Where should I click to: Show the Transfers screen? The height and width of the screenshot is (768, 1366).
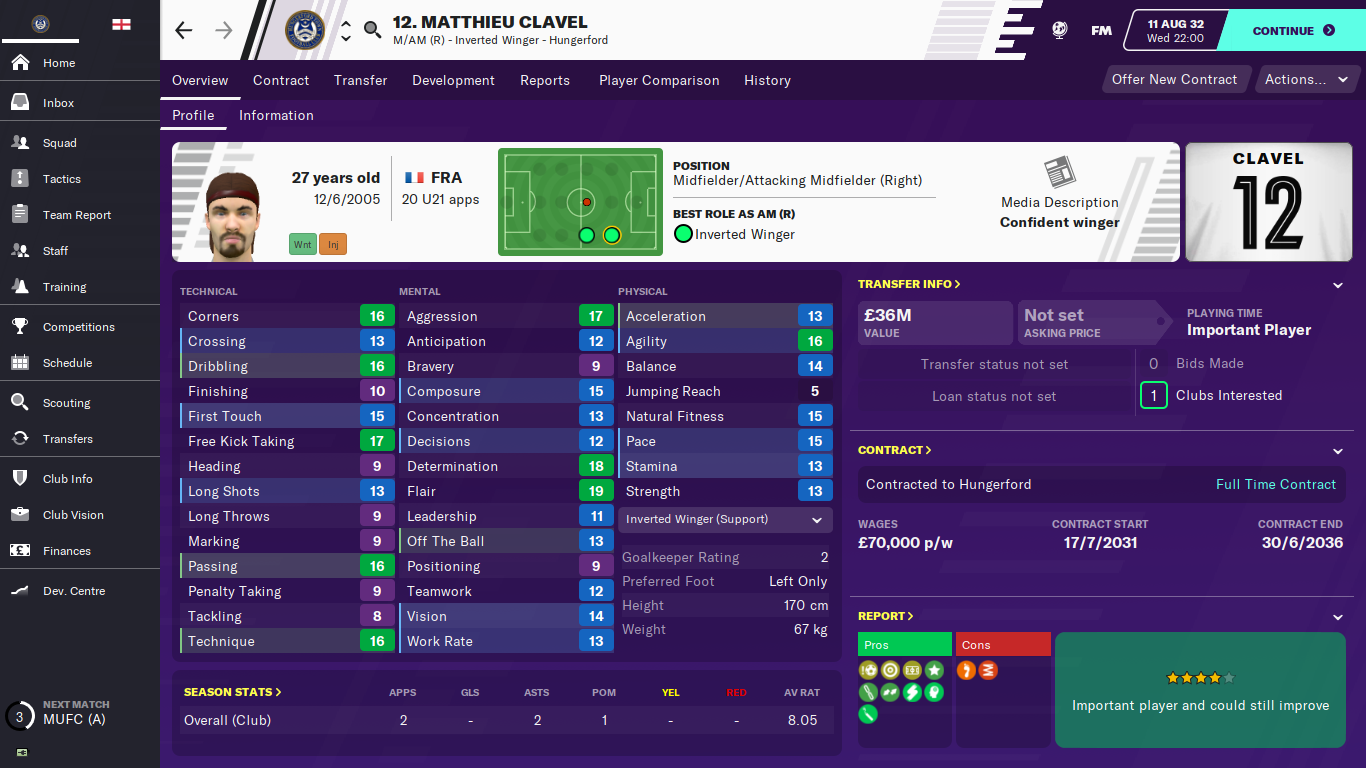click(67, 439)
